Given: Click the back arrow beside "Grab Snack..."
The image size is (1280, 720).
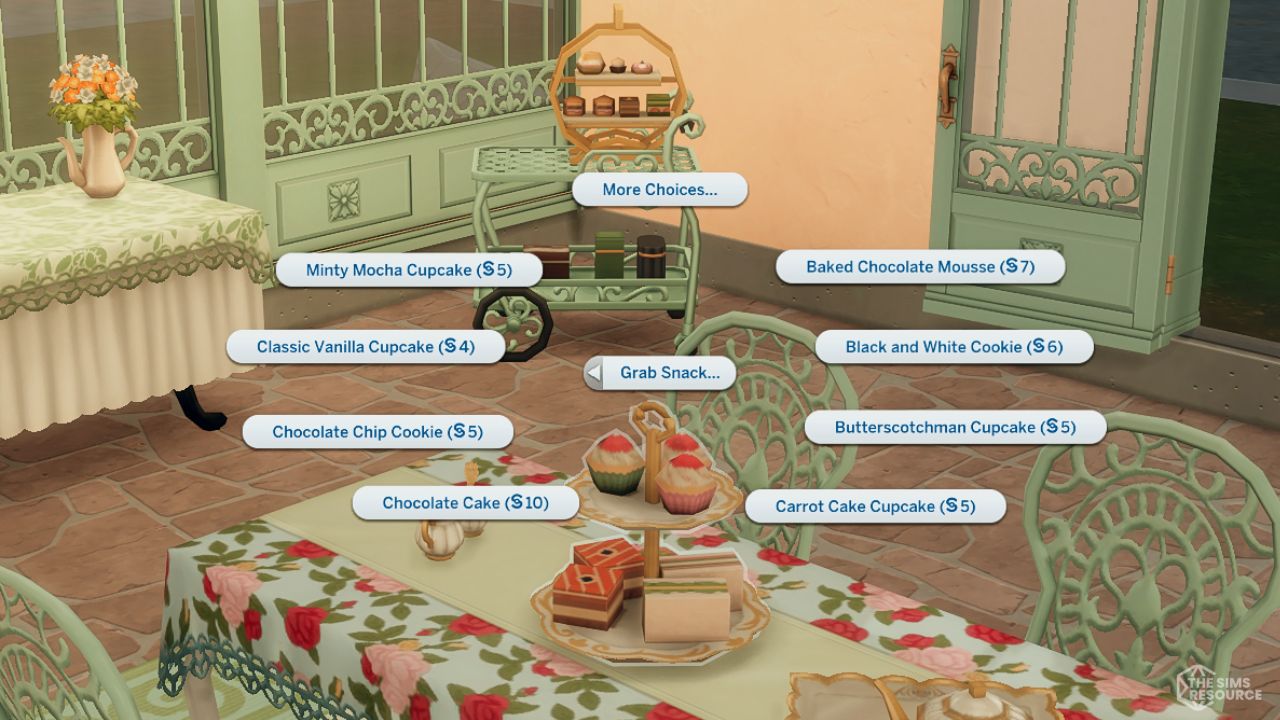Looking at the screenshot, I should pyautogui.click(x=594, y=372).
